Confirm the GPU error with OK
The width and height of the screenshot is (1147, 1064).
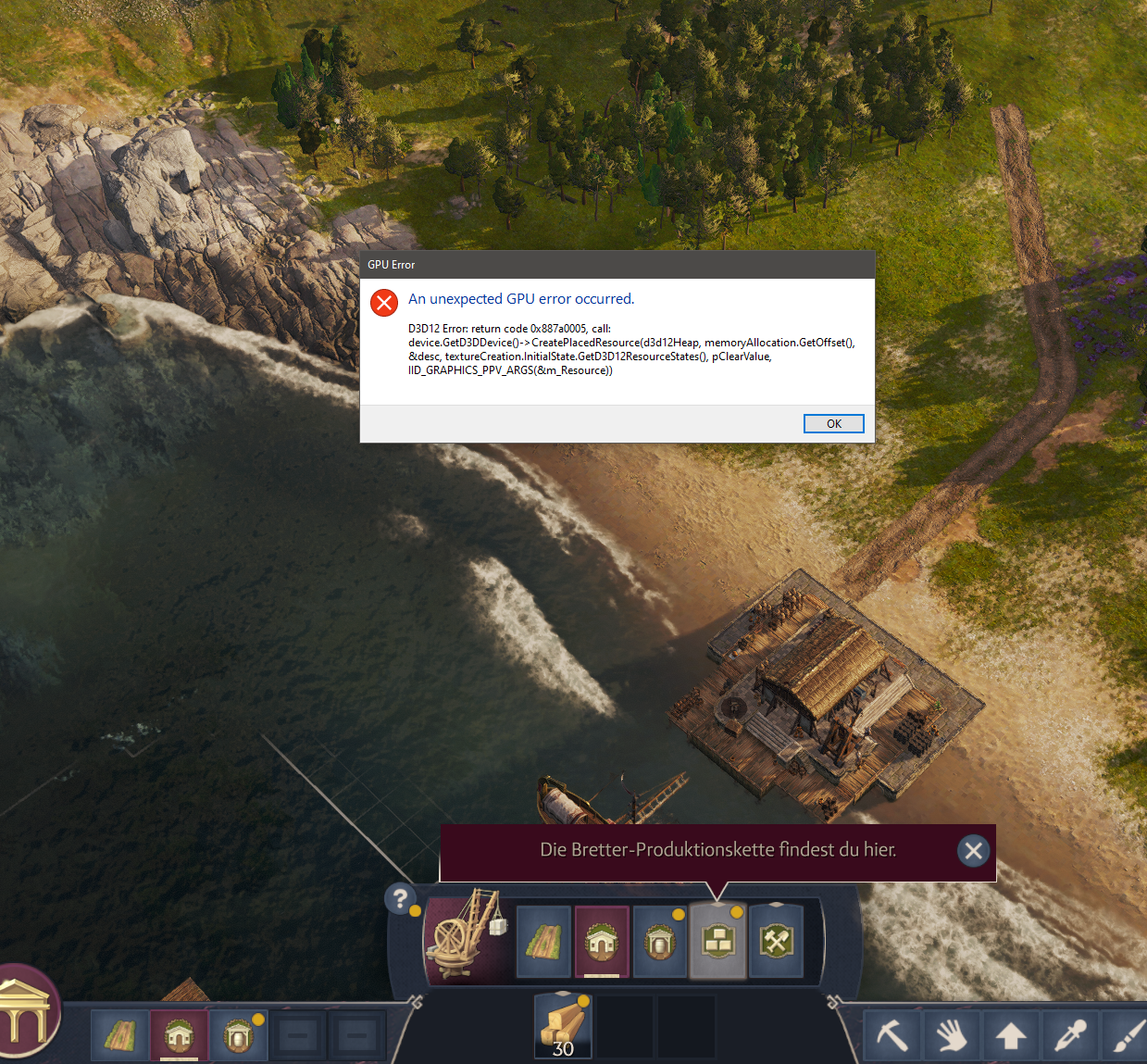[833, 423]
